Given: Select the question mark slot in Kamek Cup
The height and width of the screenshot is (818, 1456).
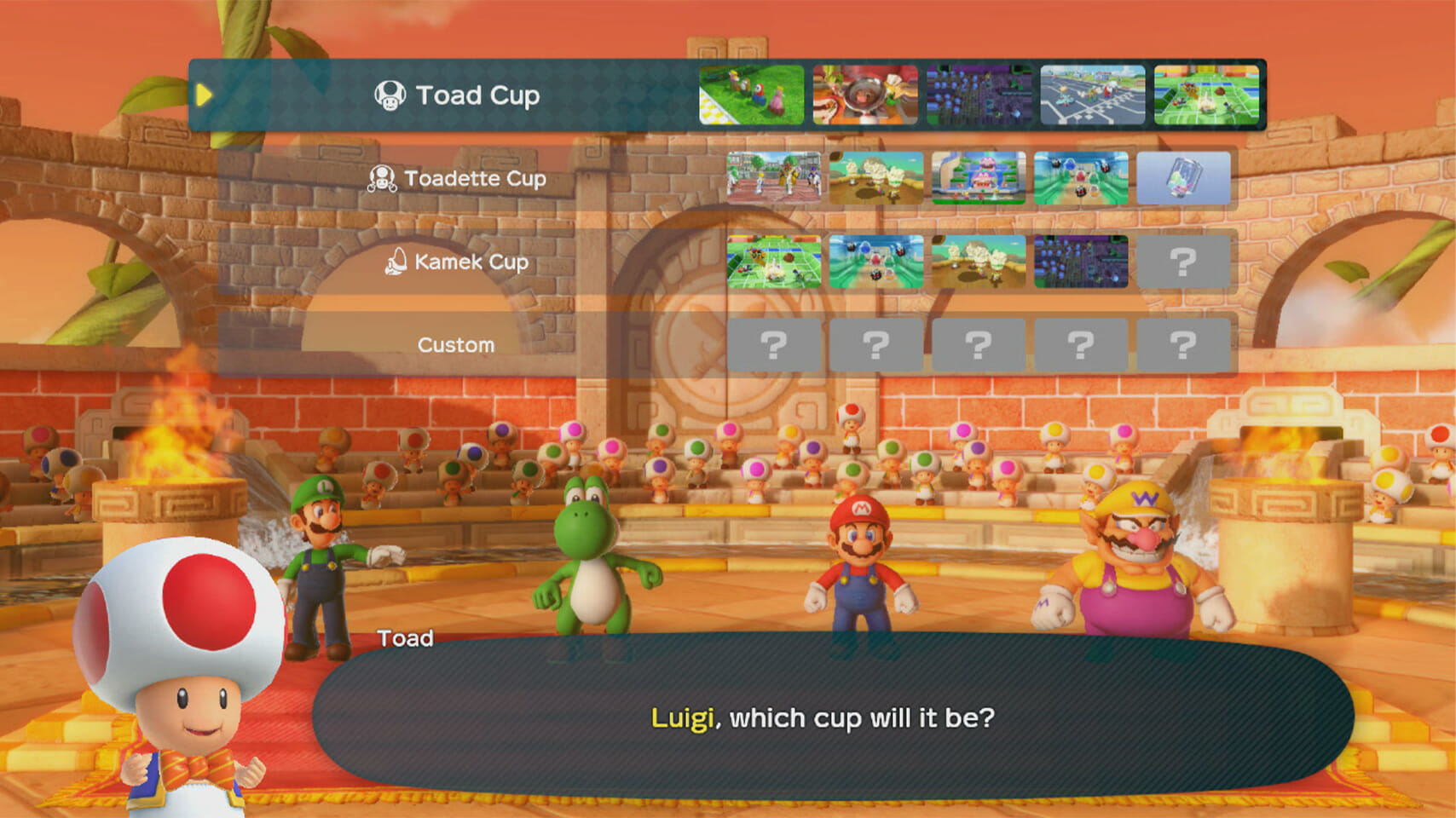Looking at the screenshot, I should (1183, 262).
